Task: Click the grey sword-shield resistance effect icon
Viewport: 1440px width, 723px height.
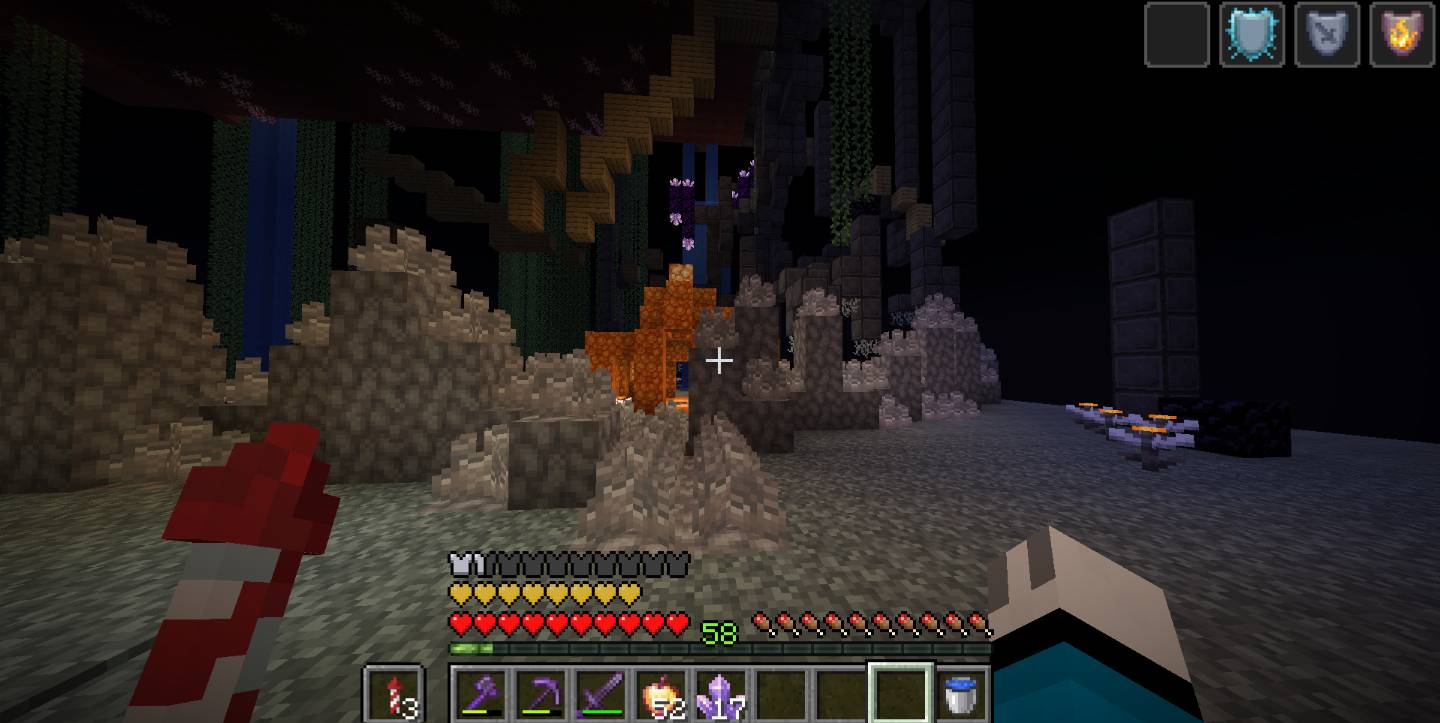Action: [x=1327, y=35]
